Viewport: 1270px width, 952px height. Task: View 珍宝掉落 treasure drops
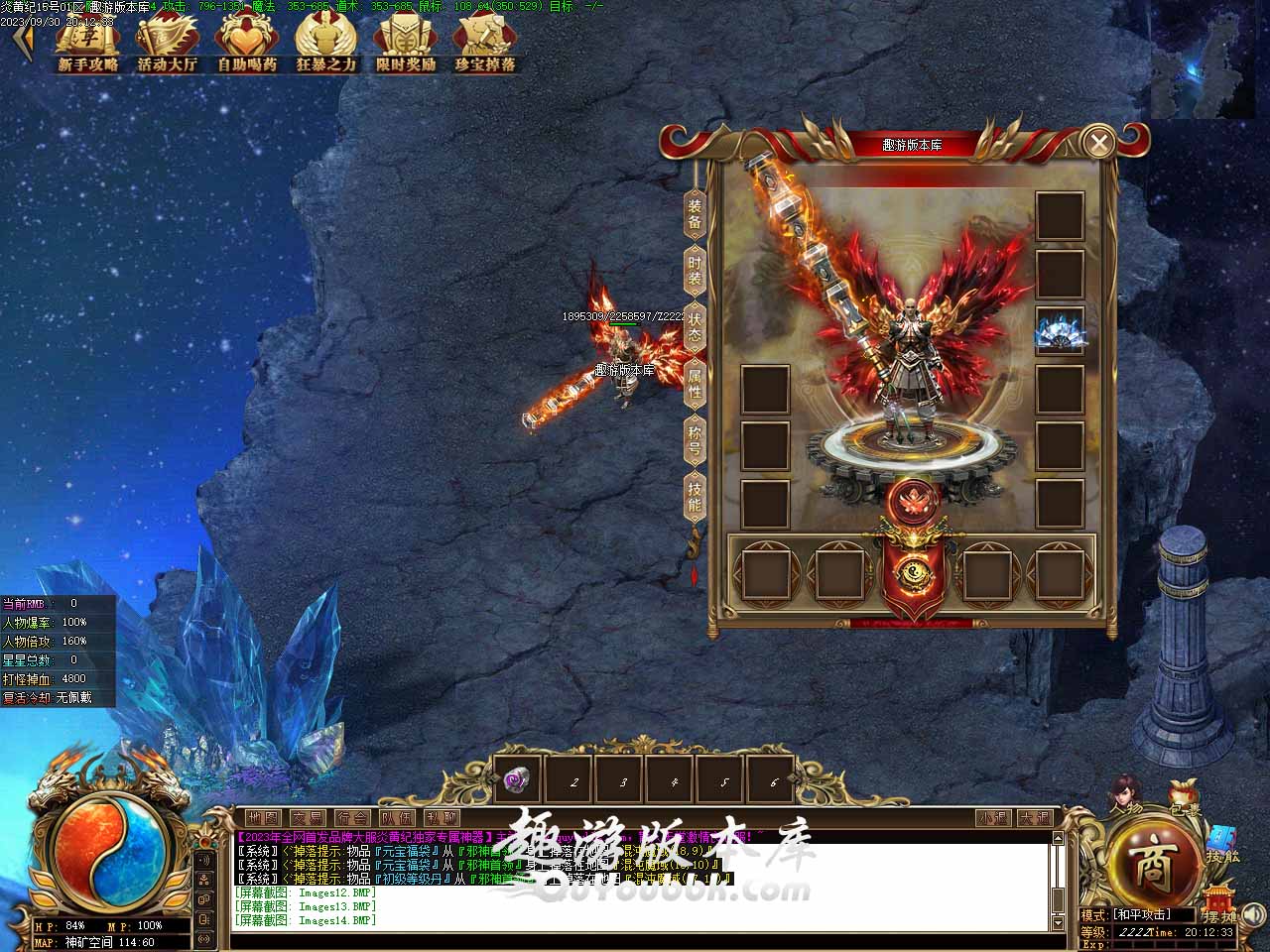[484, 46]
